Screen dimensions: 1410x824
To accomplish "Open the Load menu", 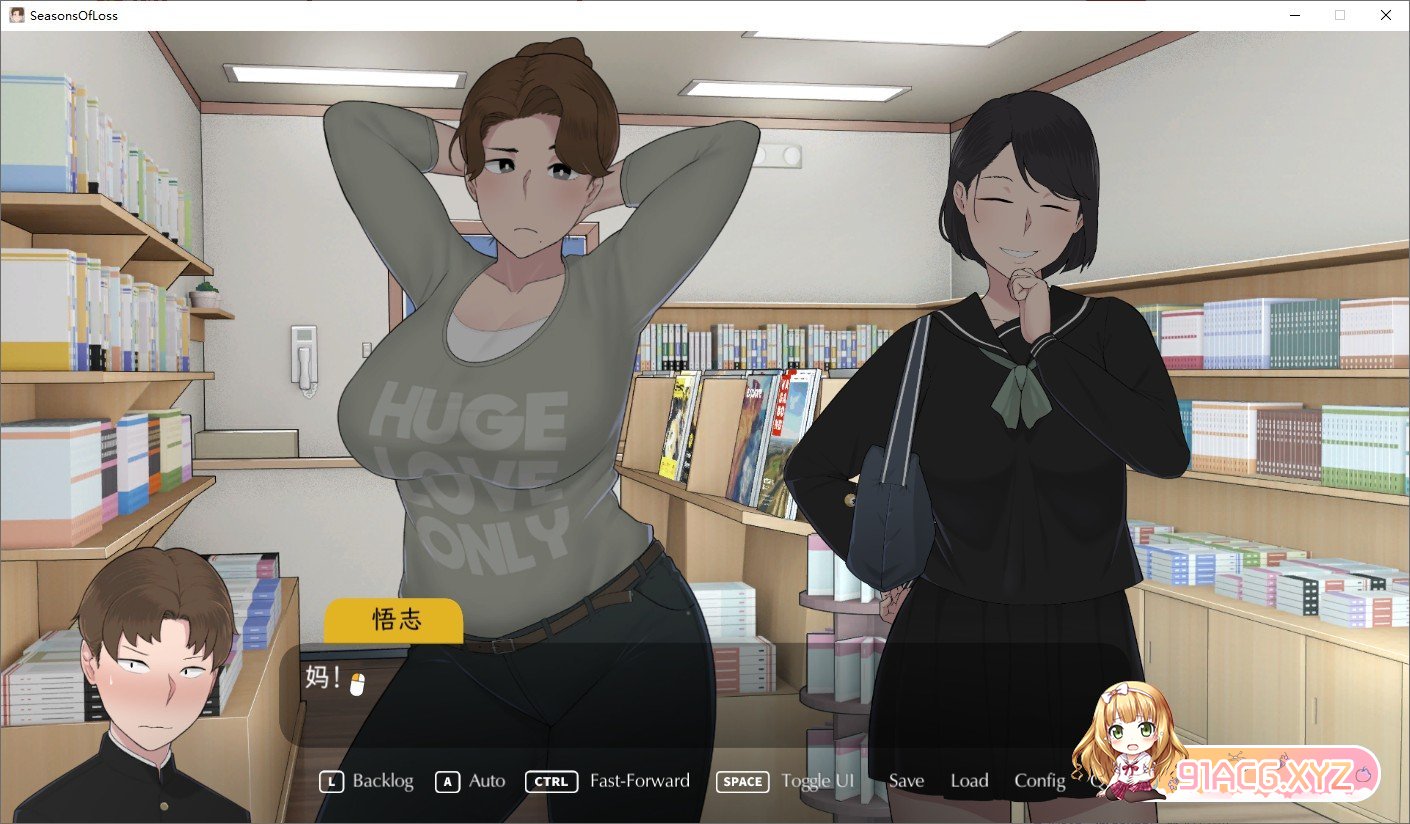I will coord(969,781).
